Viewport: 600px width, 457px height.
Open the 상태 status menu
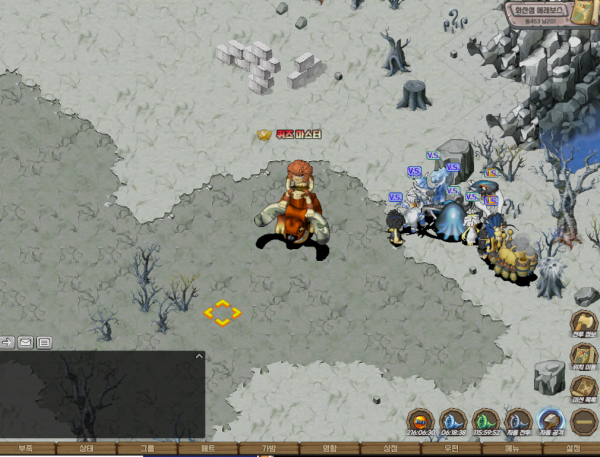pos(86,450)
